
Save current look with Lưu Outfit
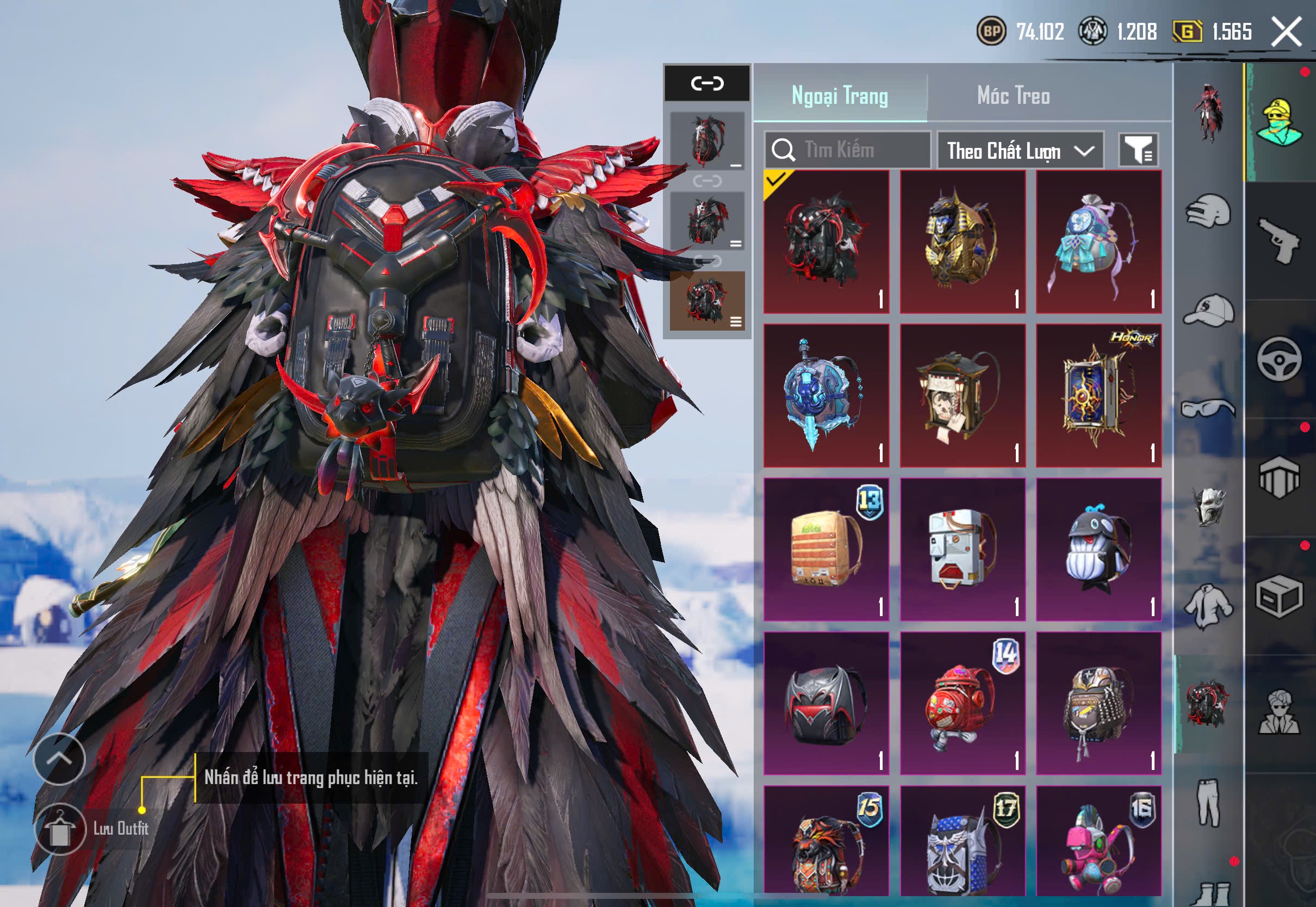coord(60,829)
